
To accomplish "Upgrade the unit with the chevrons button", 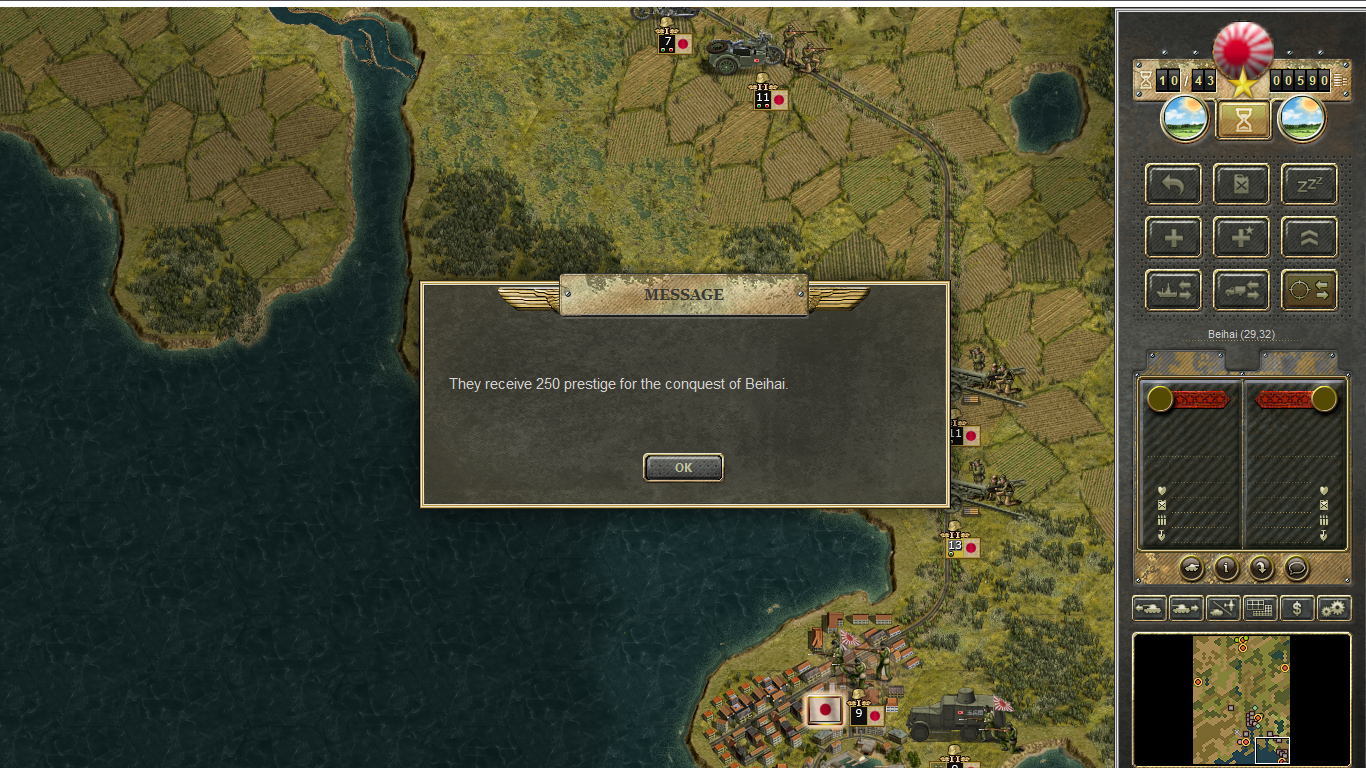I will pyautogui.click(x=1309, y=238).
